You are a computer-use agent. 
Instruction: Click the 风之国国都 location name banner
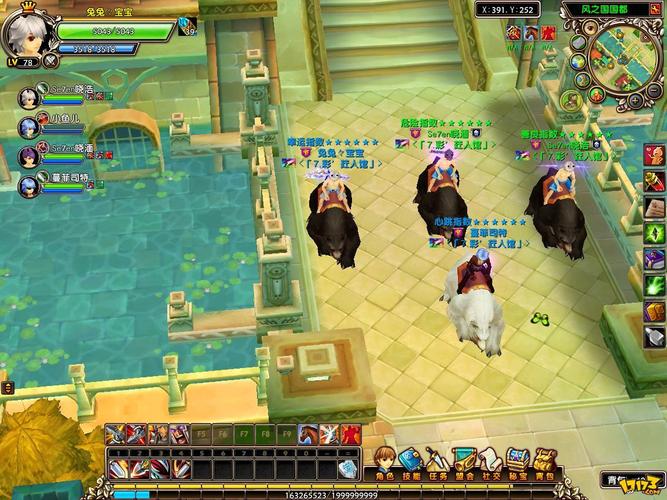607,11
